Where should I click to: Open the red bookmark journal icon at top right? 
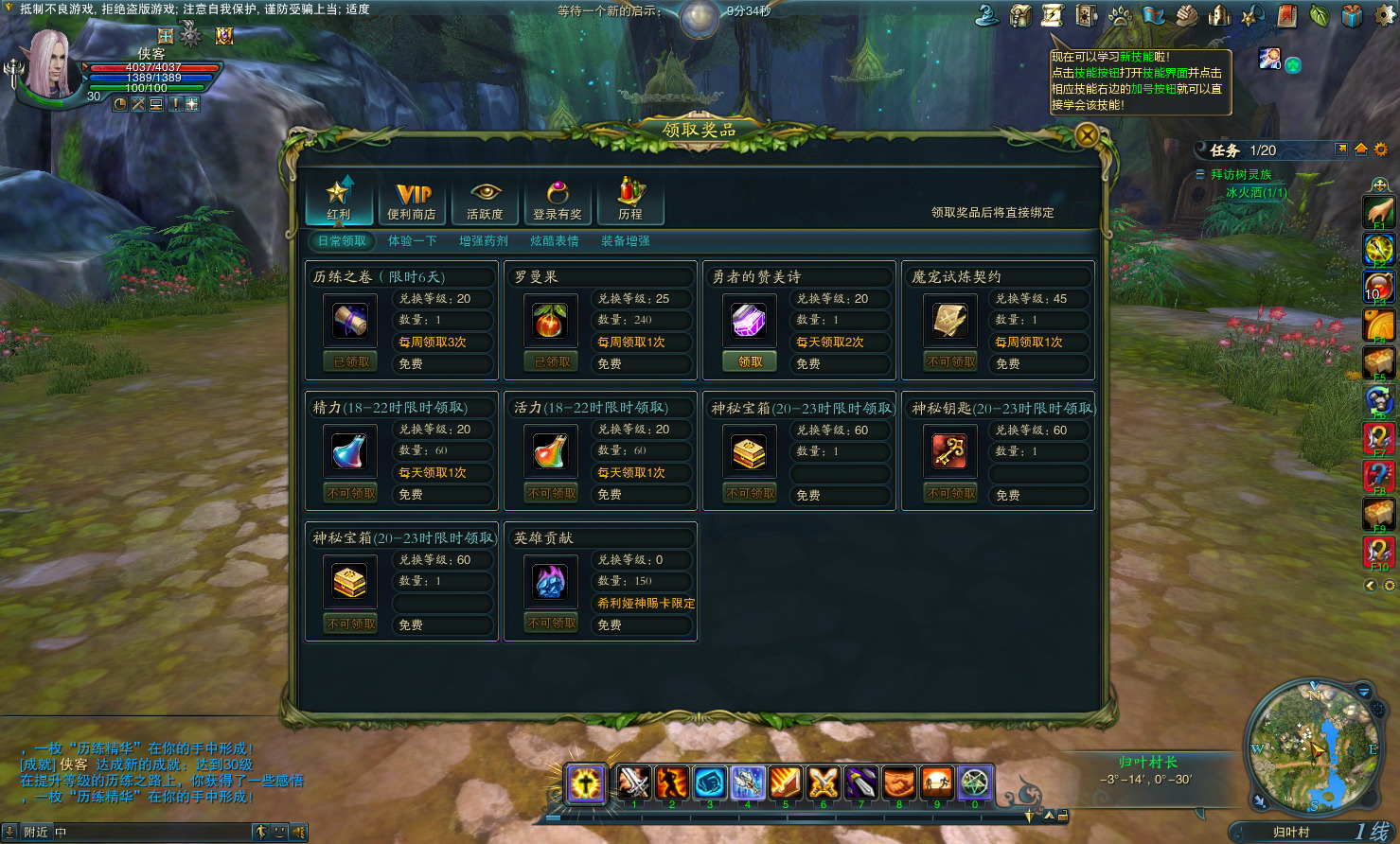click(x=1287, y=16)
